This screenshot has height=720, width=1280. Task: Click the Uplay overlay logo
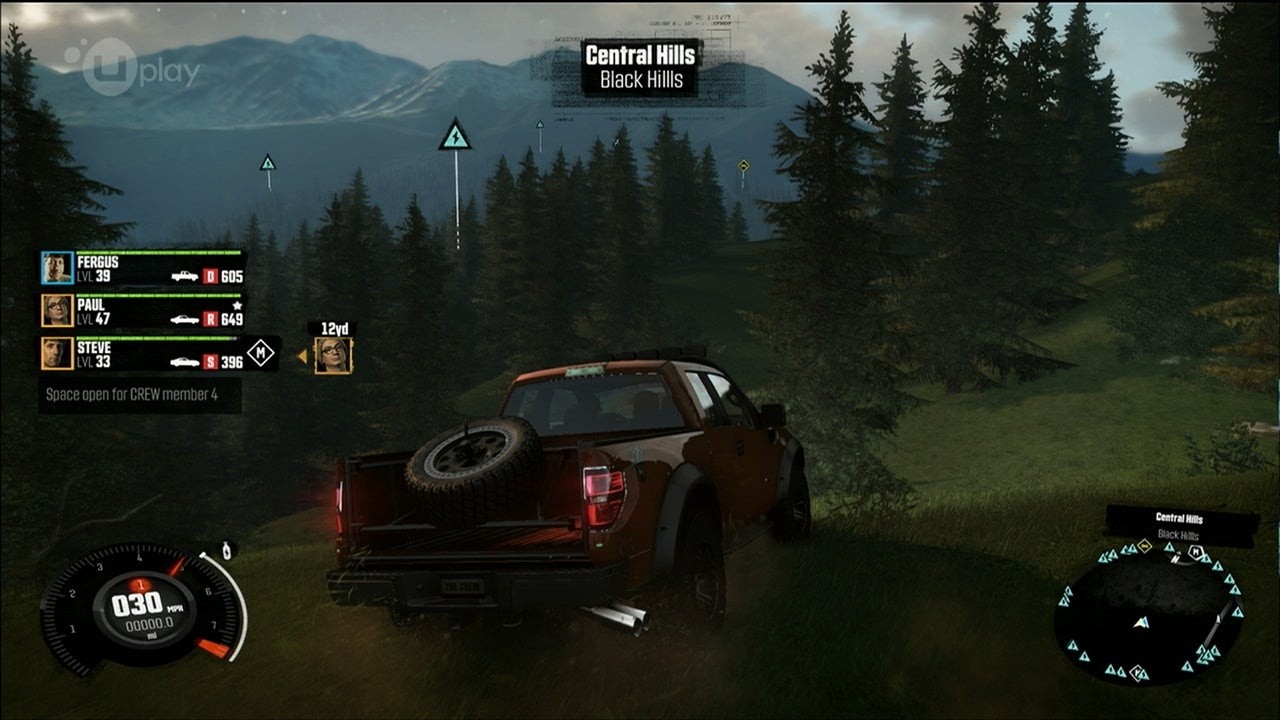pyautogui.click(x=132, y=69)
